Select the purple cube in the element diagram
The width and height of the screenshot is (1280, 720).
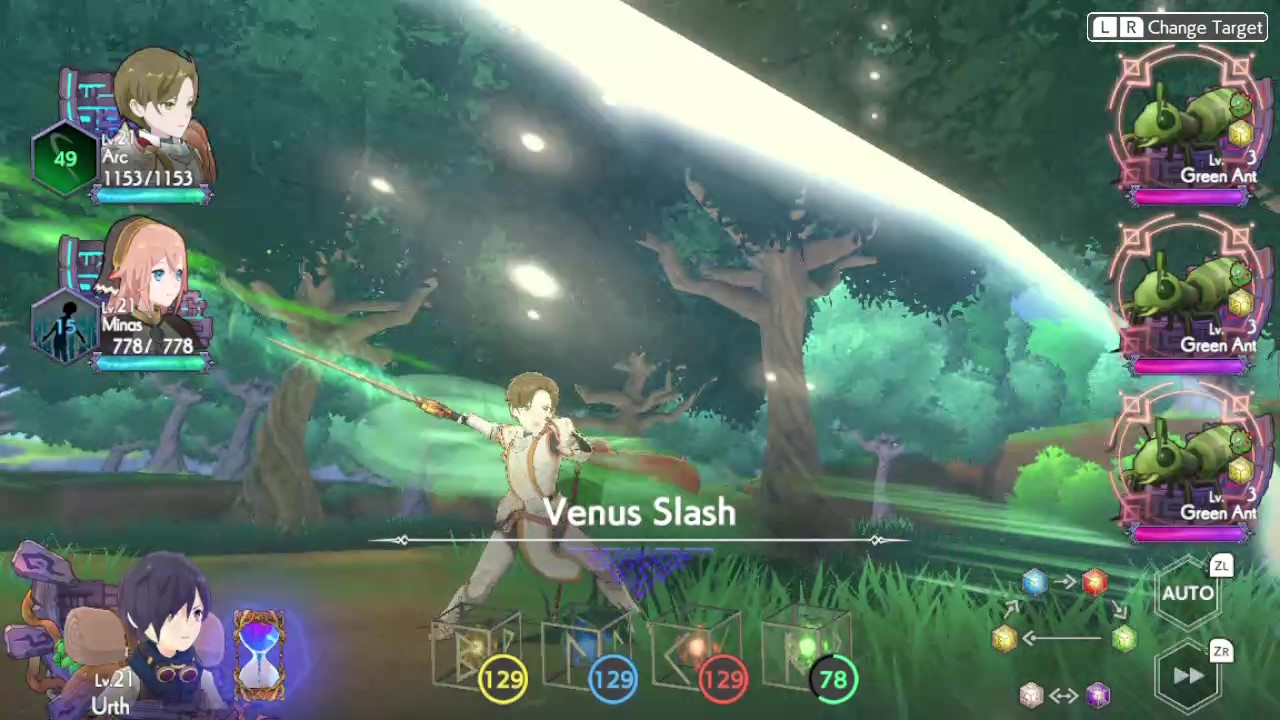1097,693
